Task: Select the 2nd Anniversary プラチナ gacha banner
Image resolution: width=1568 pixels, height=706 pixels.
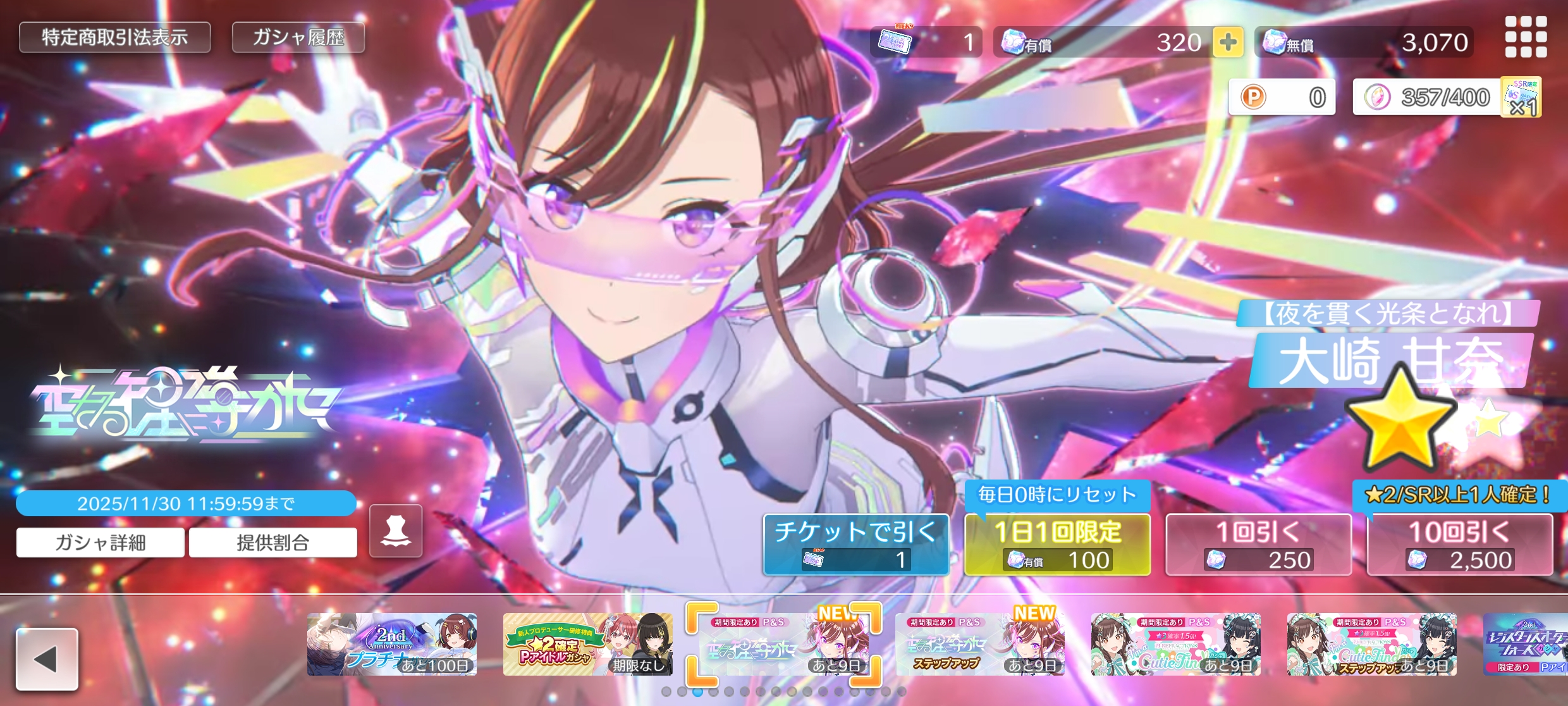Action: pos(392,644)
